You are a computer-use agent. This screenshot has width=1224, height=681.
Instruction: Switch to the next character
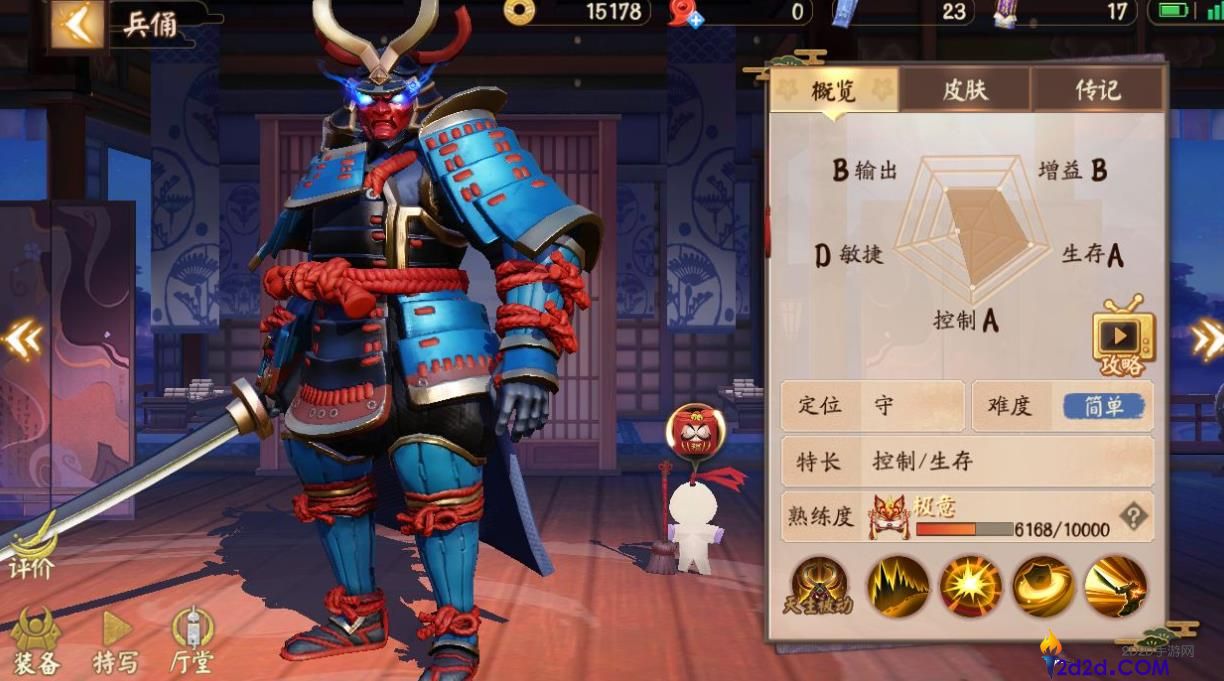[x=1207, y=340]
